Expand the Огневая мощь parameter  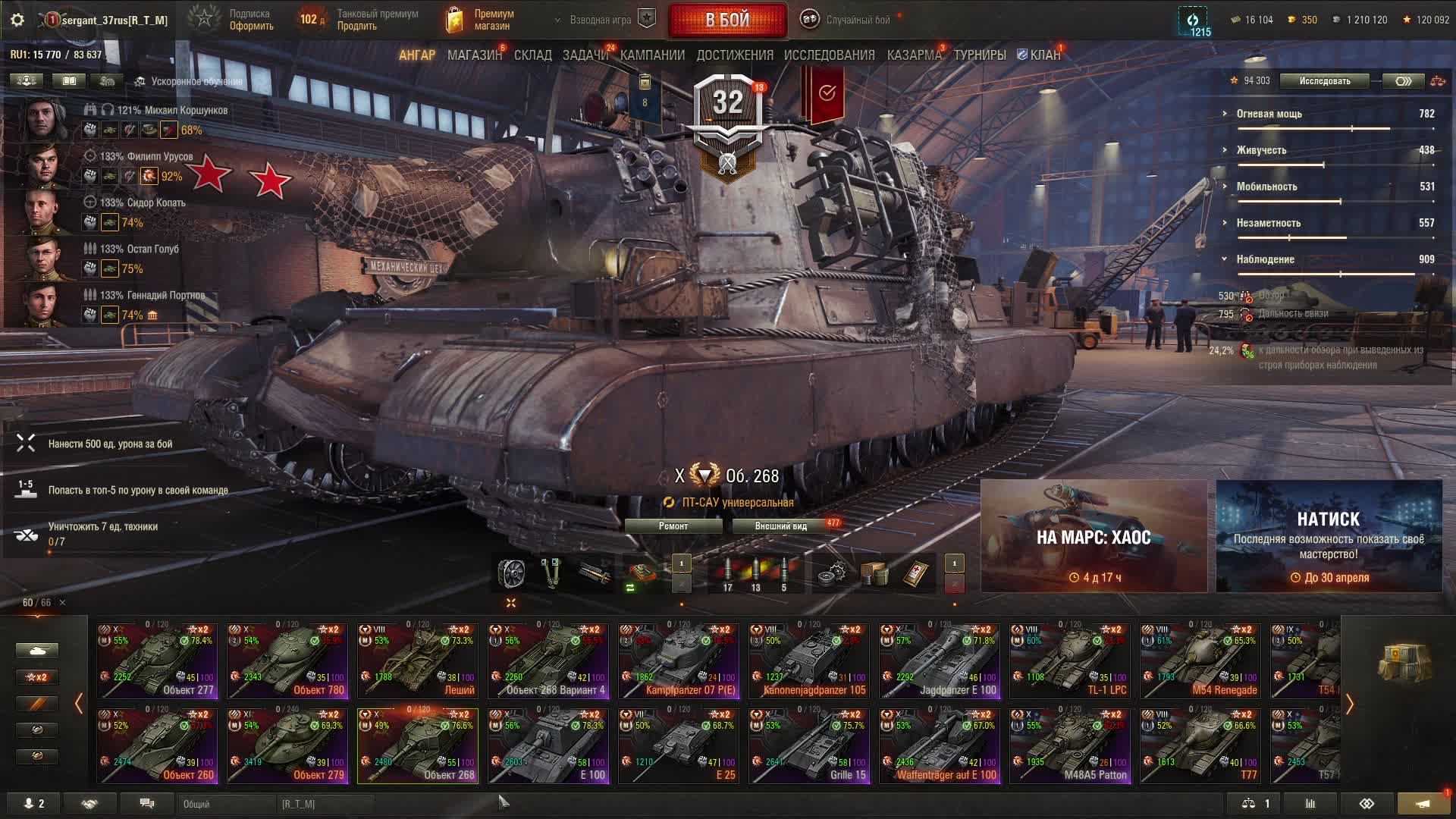[x=1269, y=114]
